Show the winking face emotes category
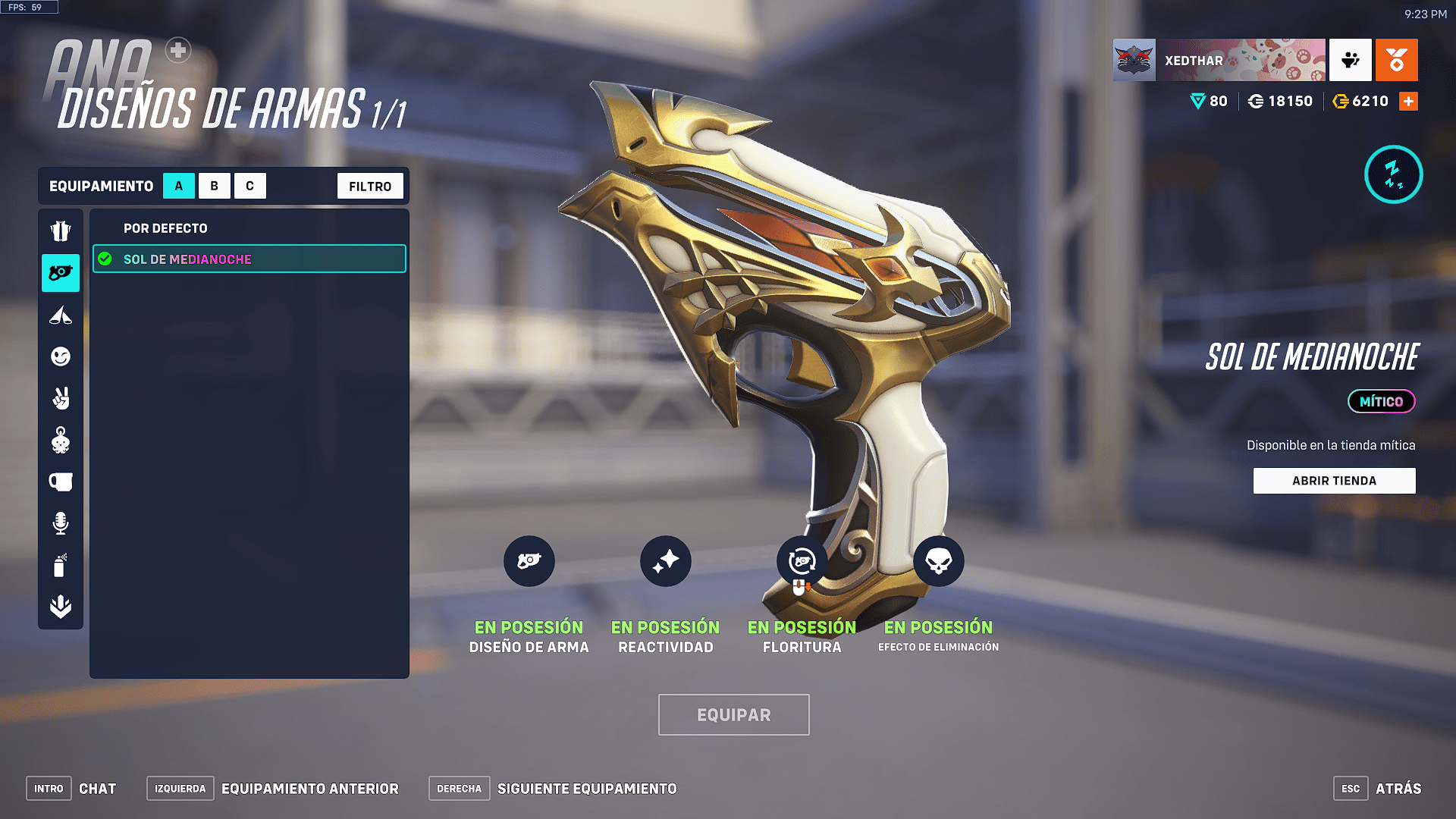Viewport: 1456px width, 819px height. [61, 356]
